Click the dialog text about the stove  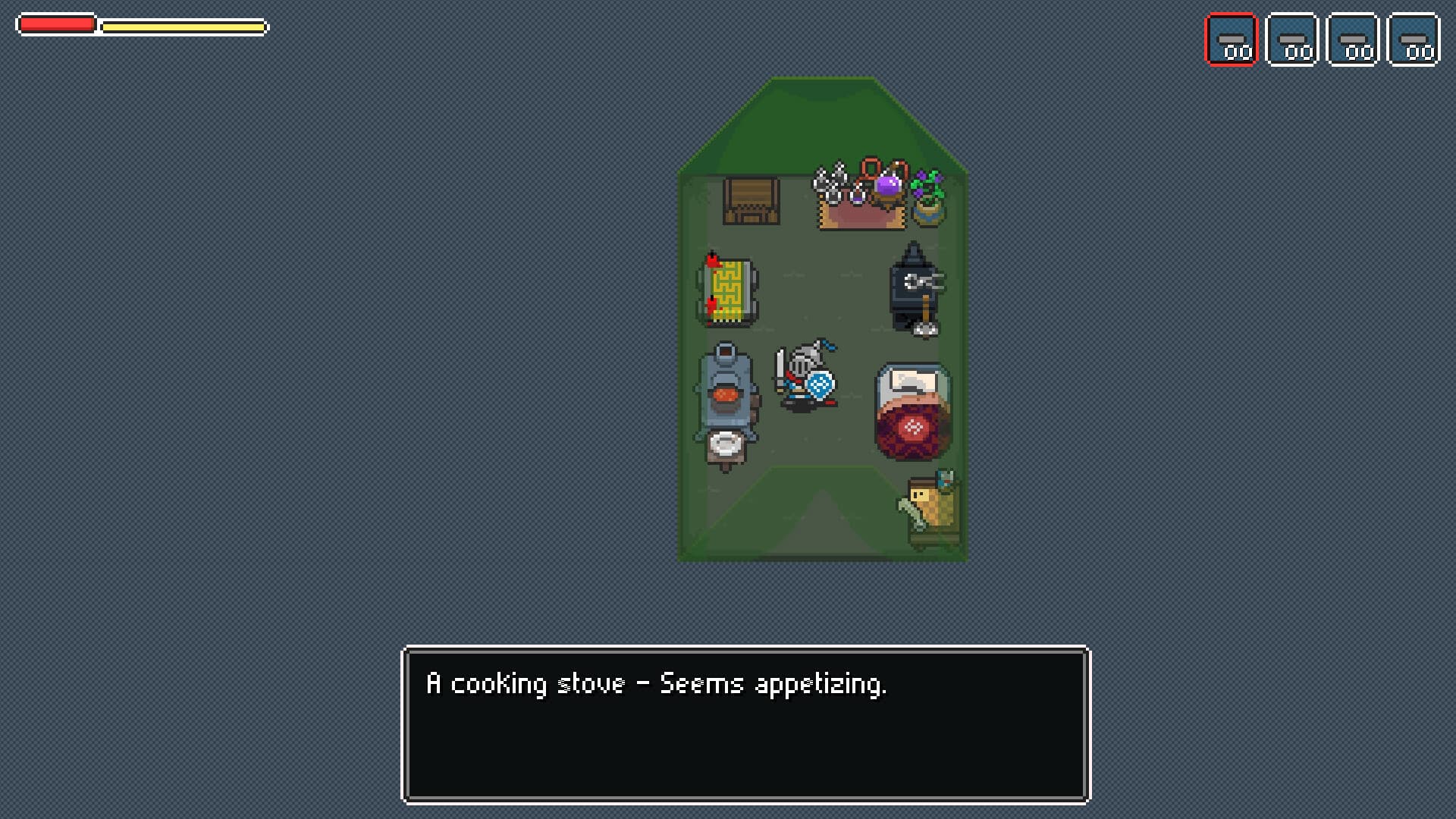click(656, 682)
